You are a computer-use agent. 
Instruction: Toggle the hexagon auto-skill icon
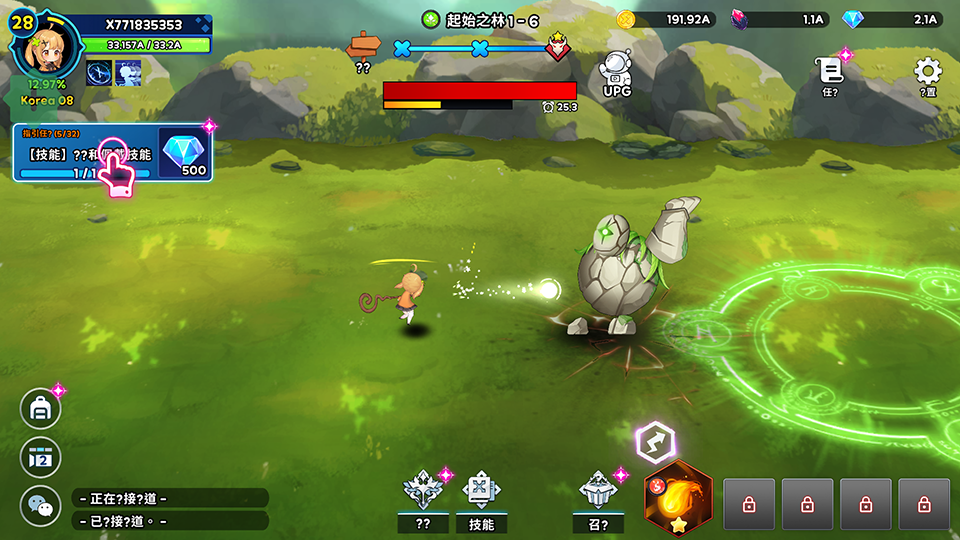(x=655, y=441)
